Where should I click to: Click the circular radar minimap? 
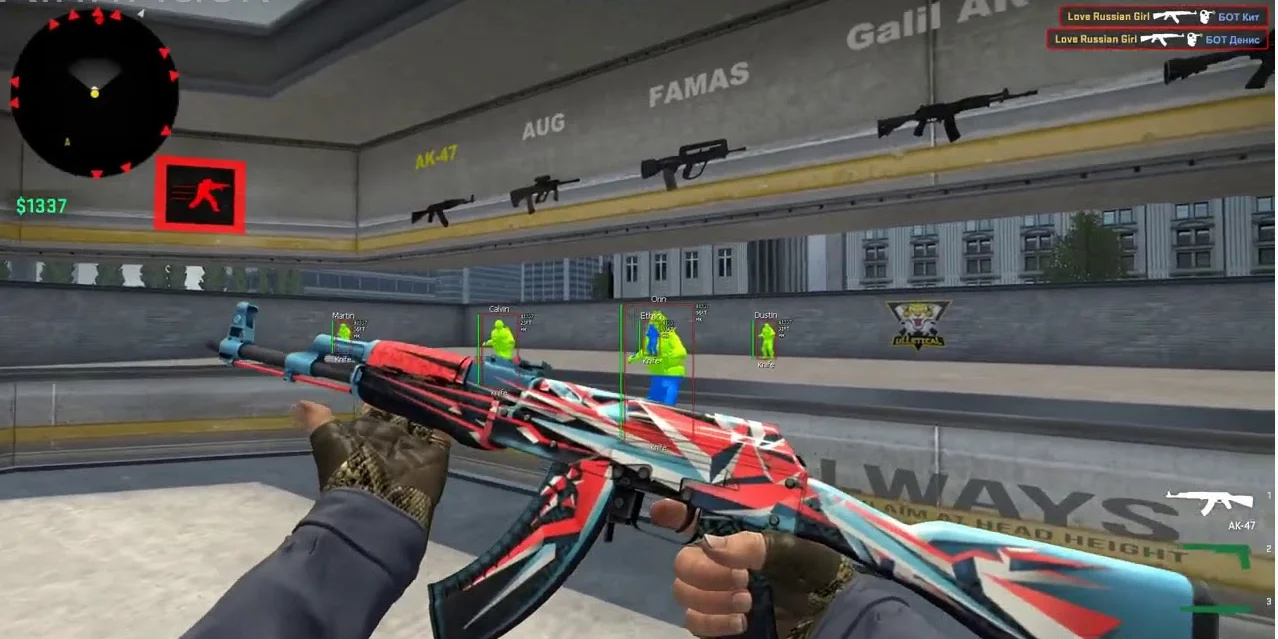[94, 93]
